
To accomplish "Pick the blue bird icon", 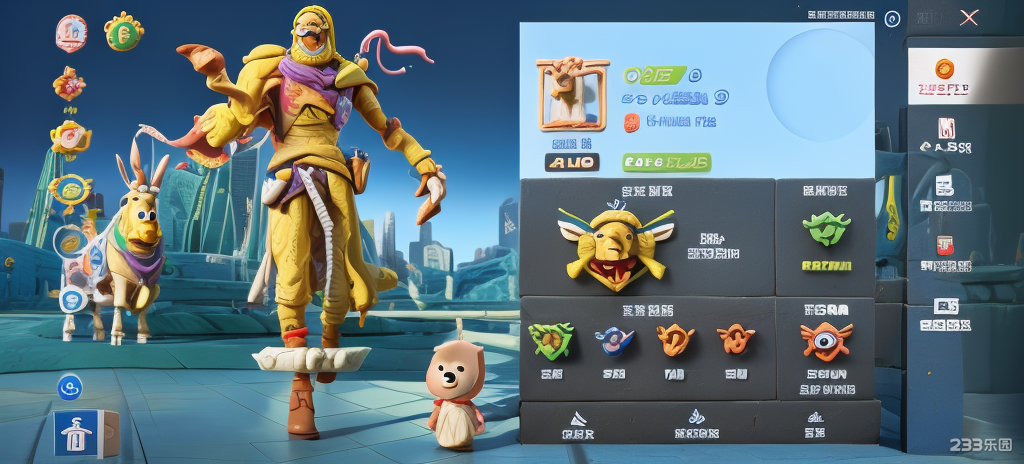I will [613, 341].
